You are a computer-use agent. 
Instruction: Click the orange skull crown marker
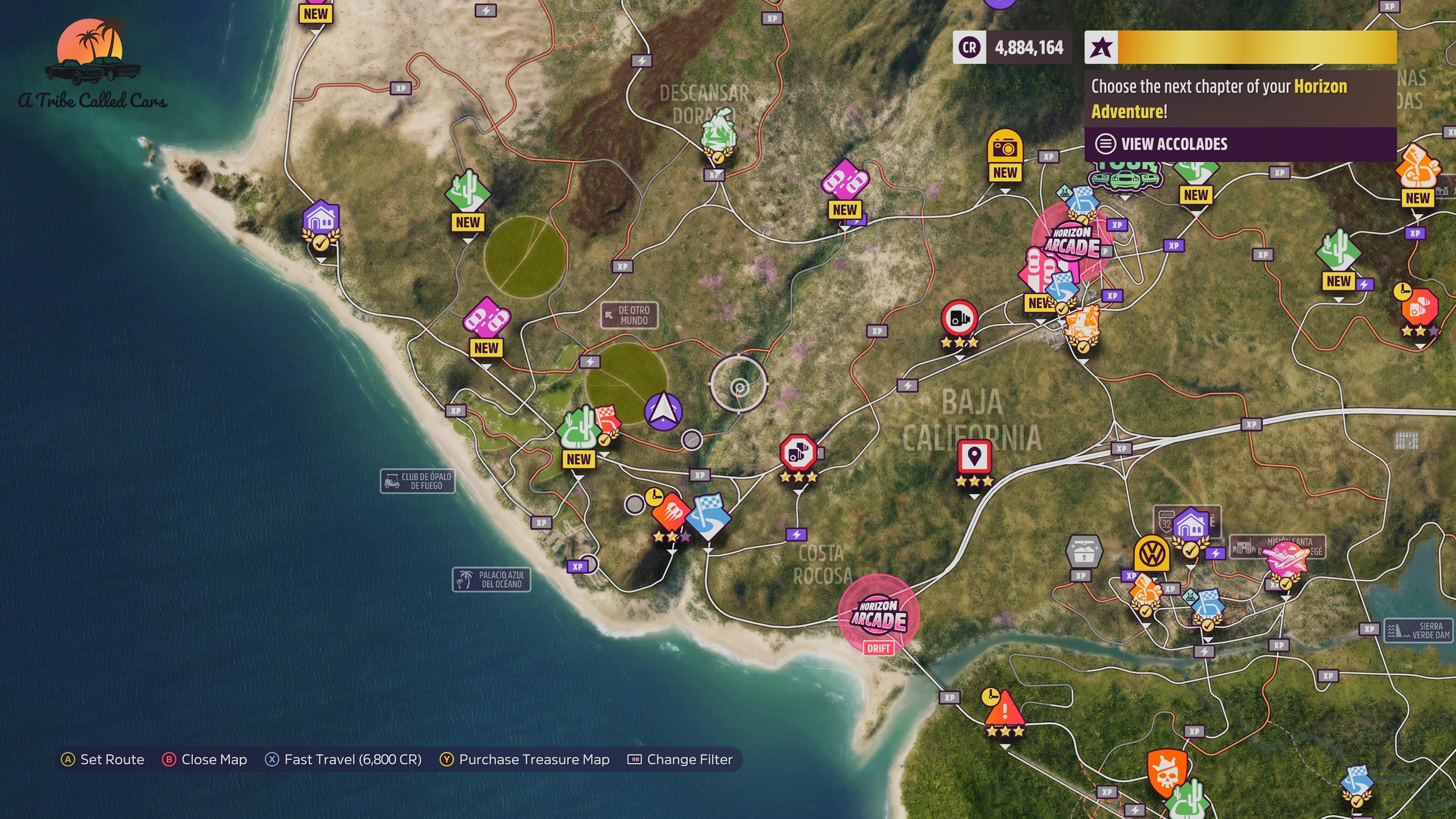pyautogui.click(x=1167, y=772)
